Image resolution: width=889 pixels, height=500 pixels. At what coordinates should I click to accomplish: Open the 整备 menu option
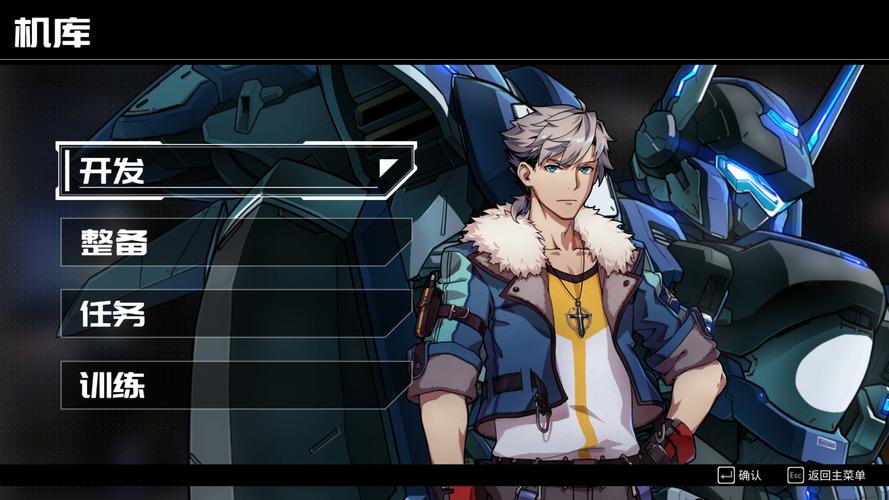coord(236,242)
